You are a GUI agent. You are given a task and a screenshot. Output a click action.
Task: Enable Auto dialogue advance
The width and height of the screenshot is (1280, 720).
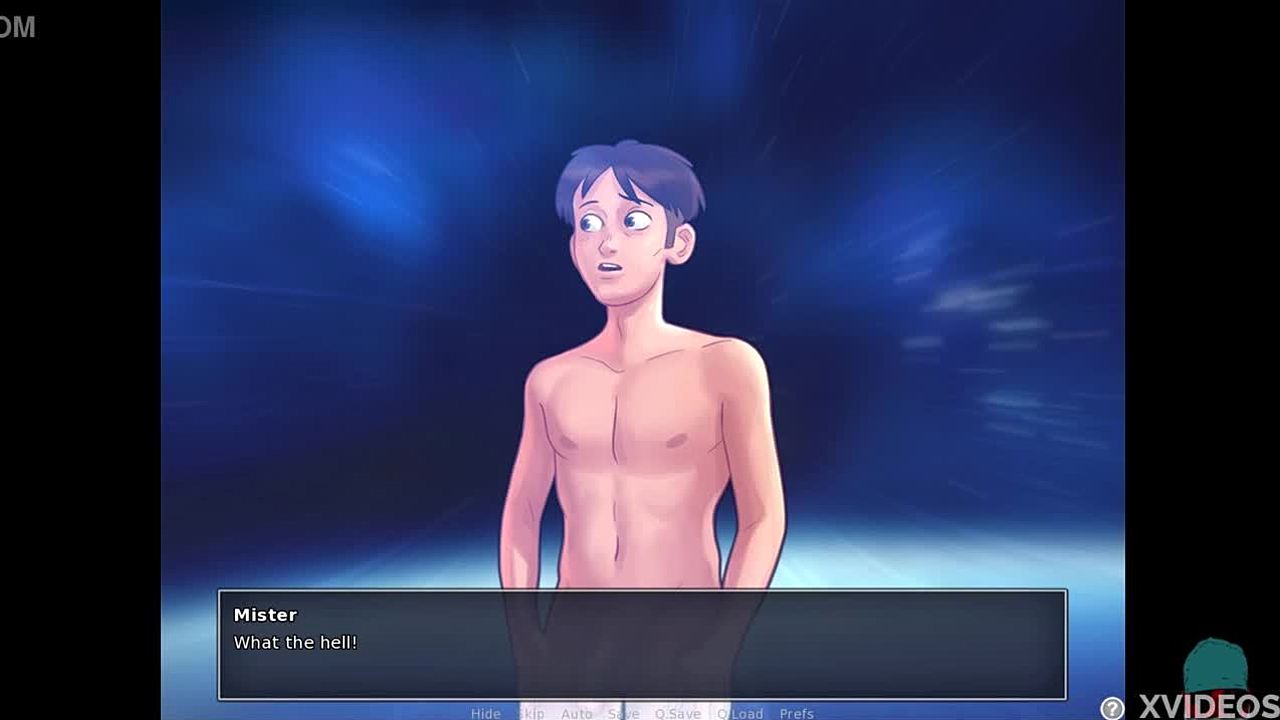[576, 713]
